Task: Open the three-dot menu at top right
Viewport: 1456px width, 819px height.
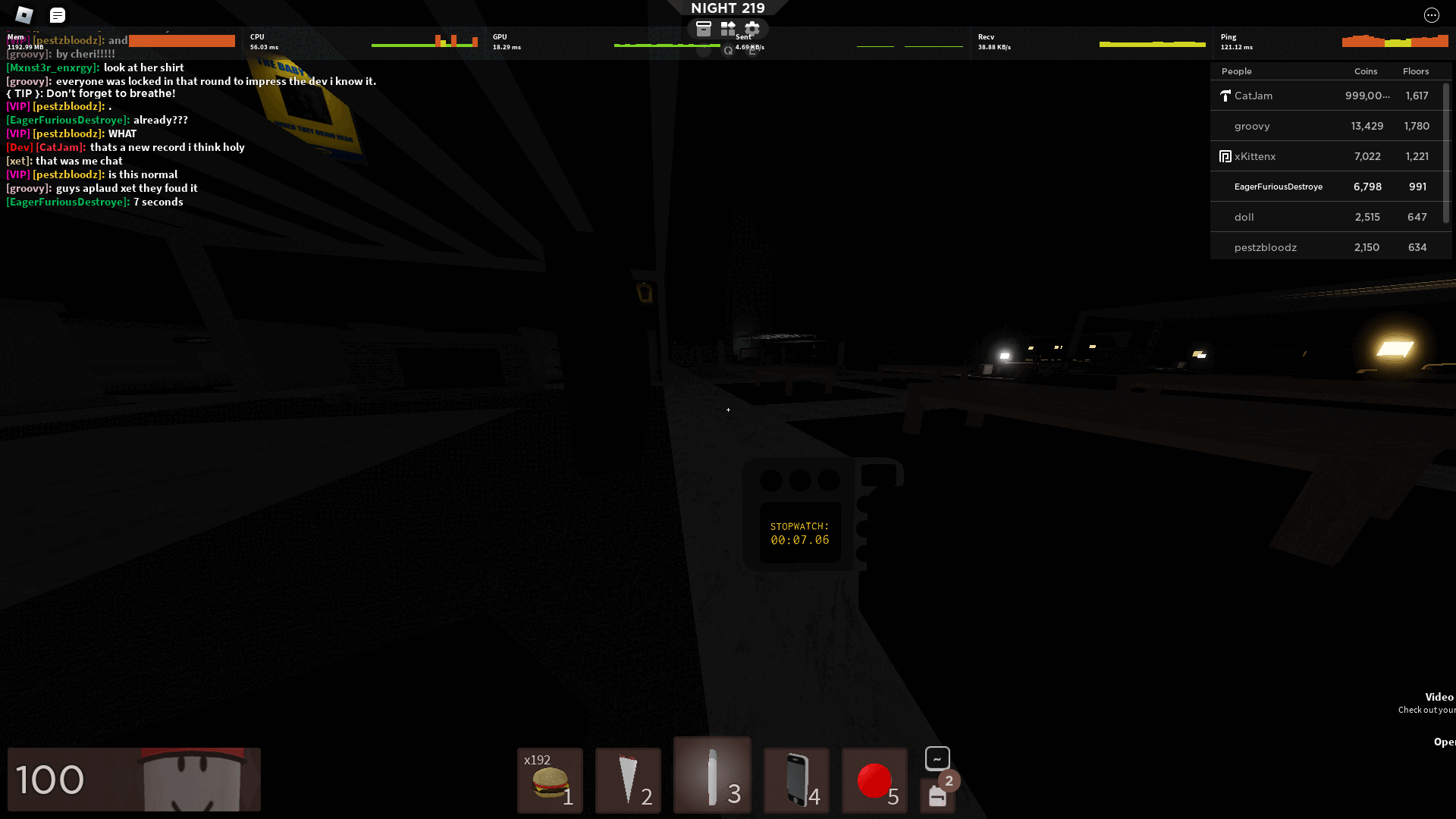Action: tap(1430, 14)
